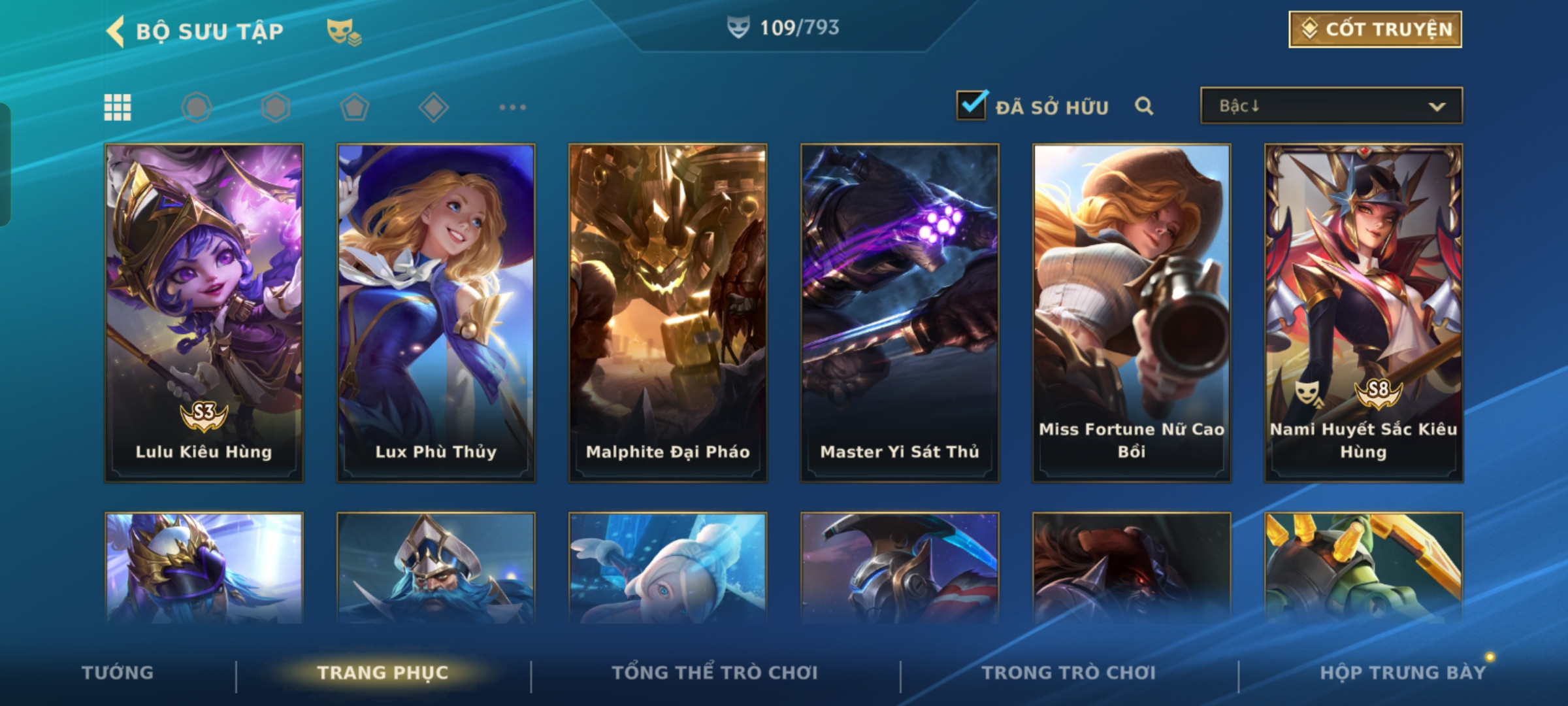Expand the Bậc sort dropdown
The image size is (1568, 706).
pos(1331,106)
